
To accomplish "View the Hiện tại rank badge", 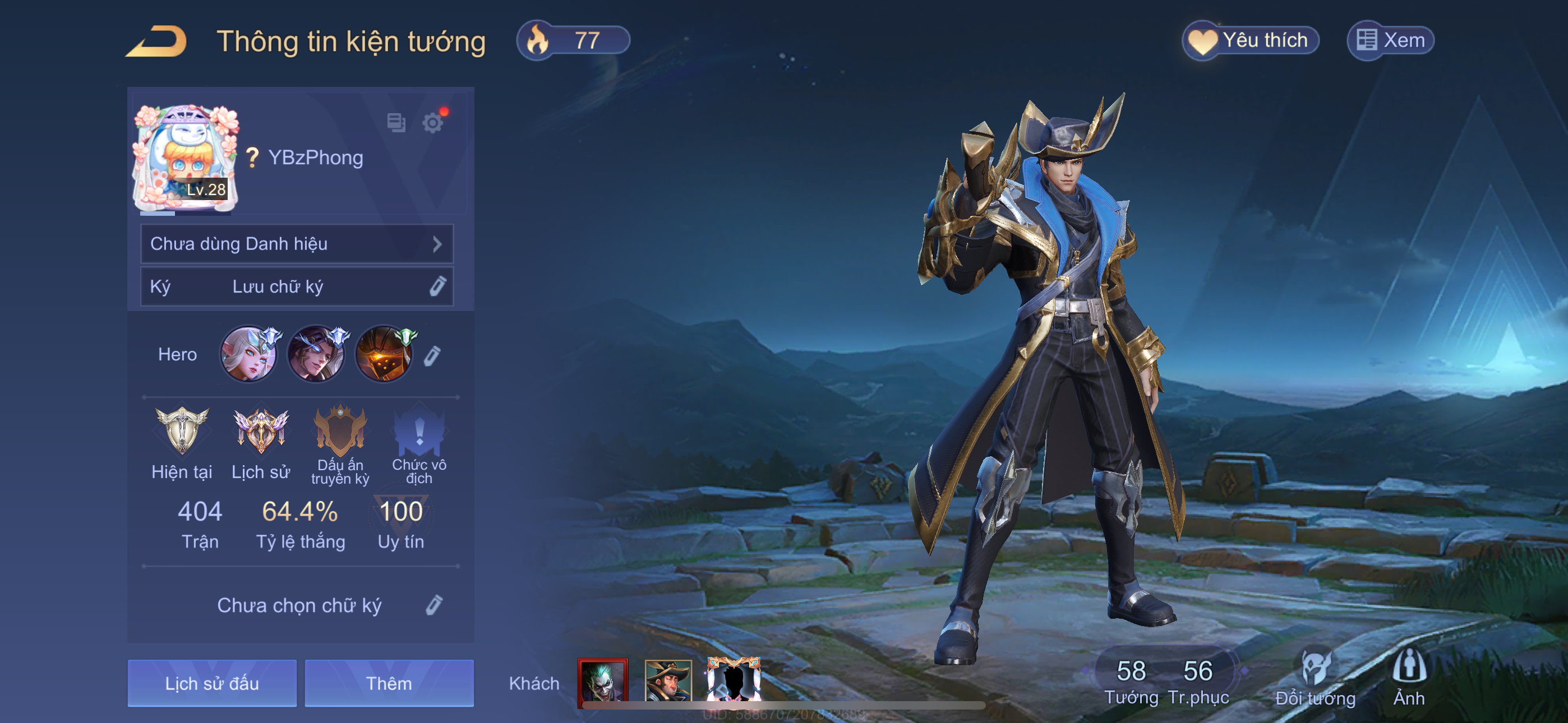I will [x=181, y=431].
